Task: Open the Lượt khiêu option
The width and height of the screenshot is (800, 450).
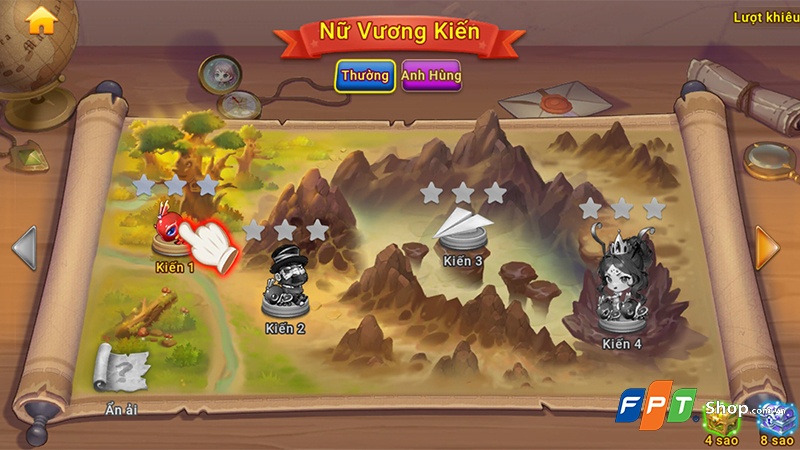Action: pos(767,17)
